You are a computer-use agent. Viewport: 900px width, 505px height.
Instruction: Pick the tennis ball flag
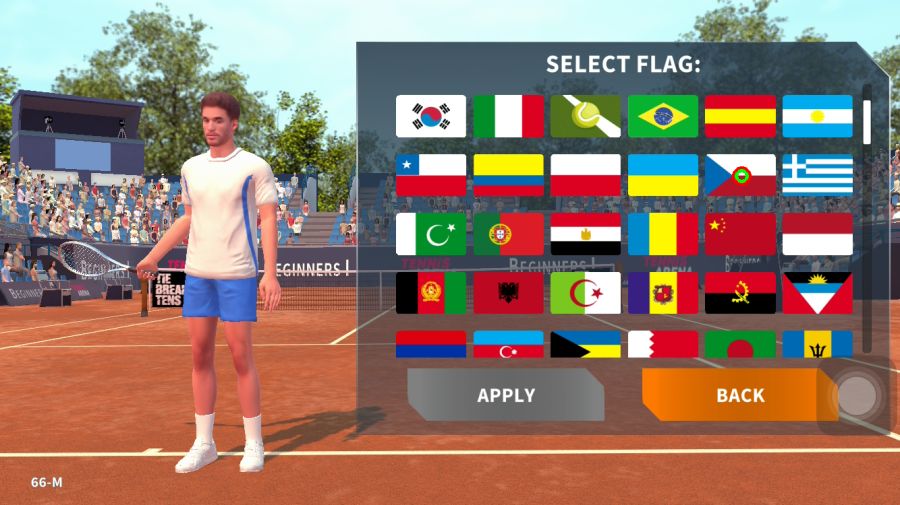[x=585, y=116]
